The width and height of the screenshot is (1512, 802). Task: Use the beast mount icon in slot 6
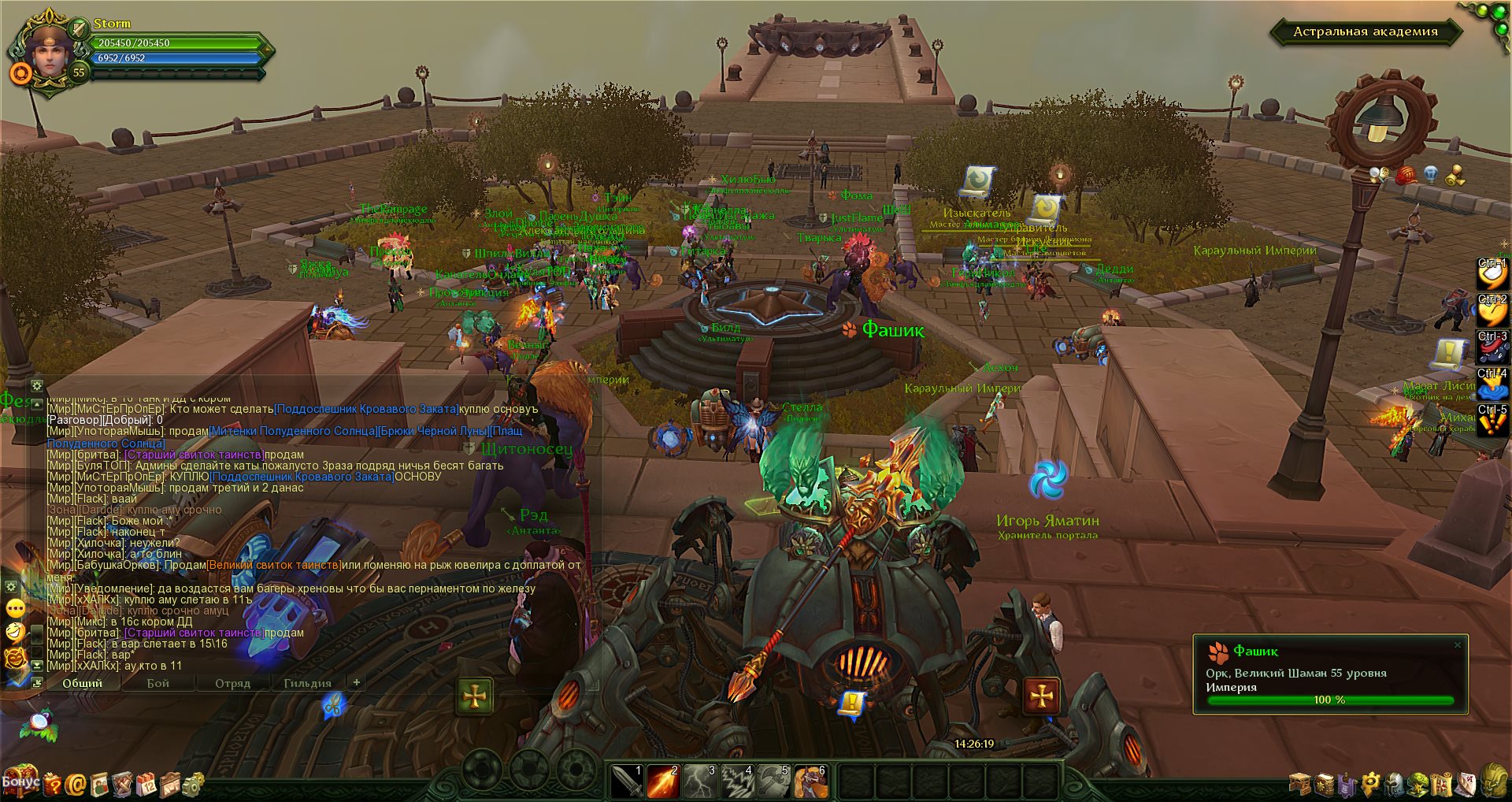click(810, 781)
